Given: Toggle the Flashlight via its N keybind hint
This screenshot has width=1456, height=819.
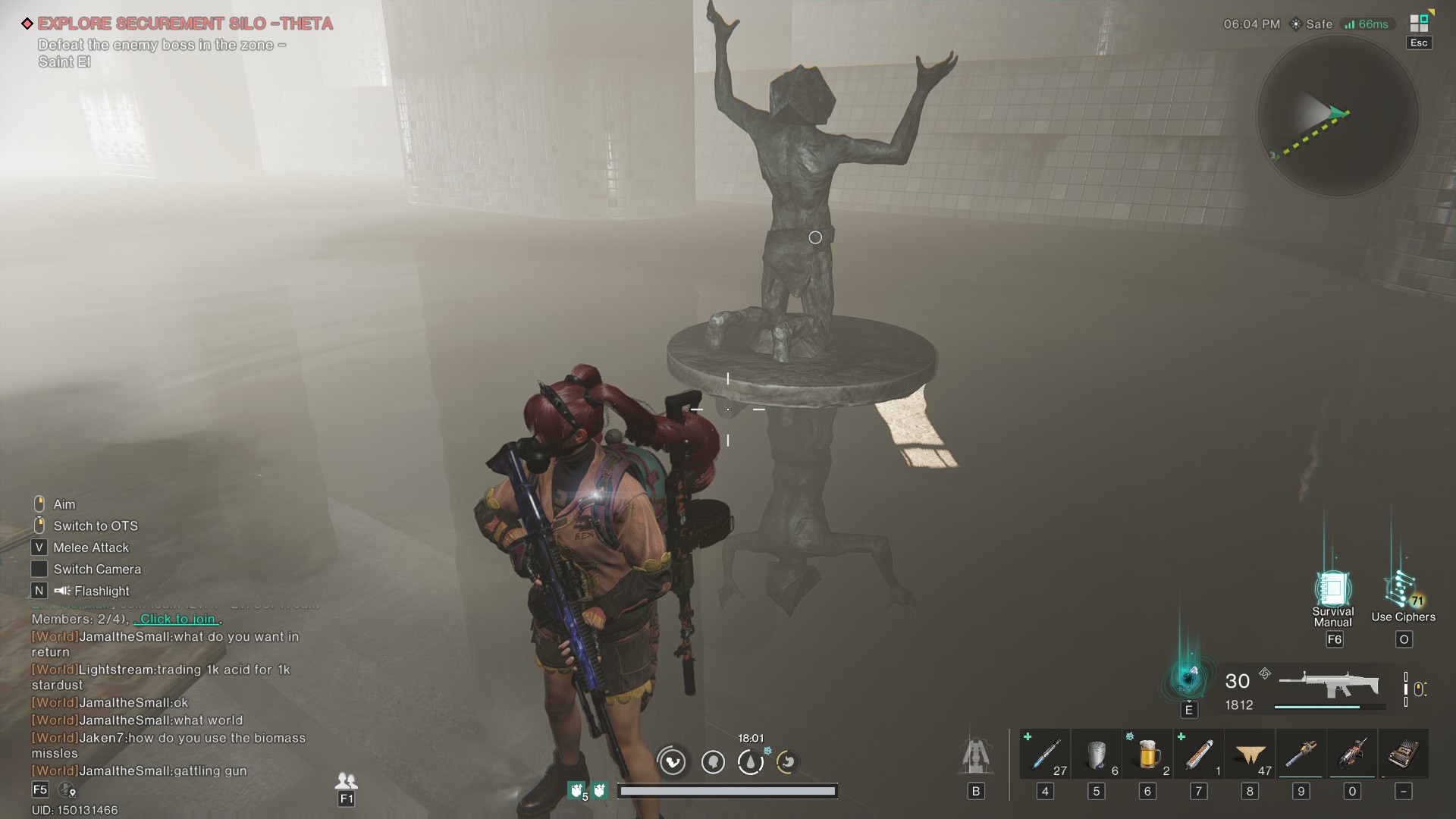Looking at the screenshot, I should 39,591.
